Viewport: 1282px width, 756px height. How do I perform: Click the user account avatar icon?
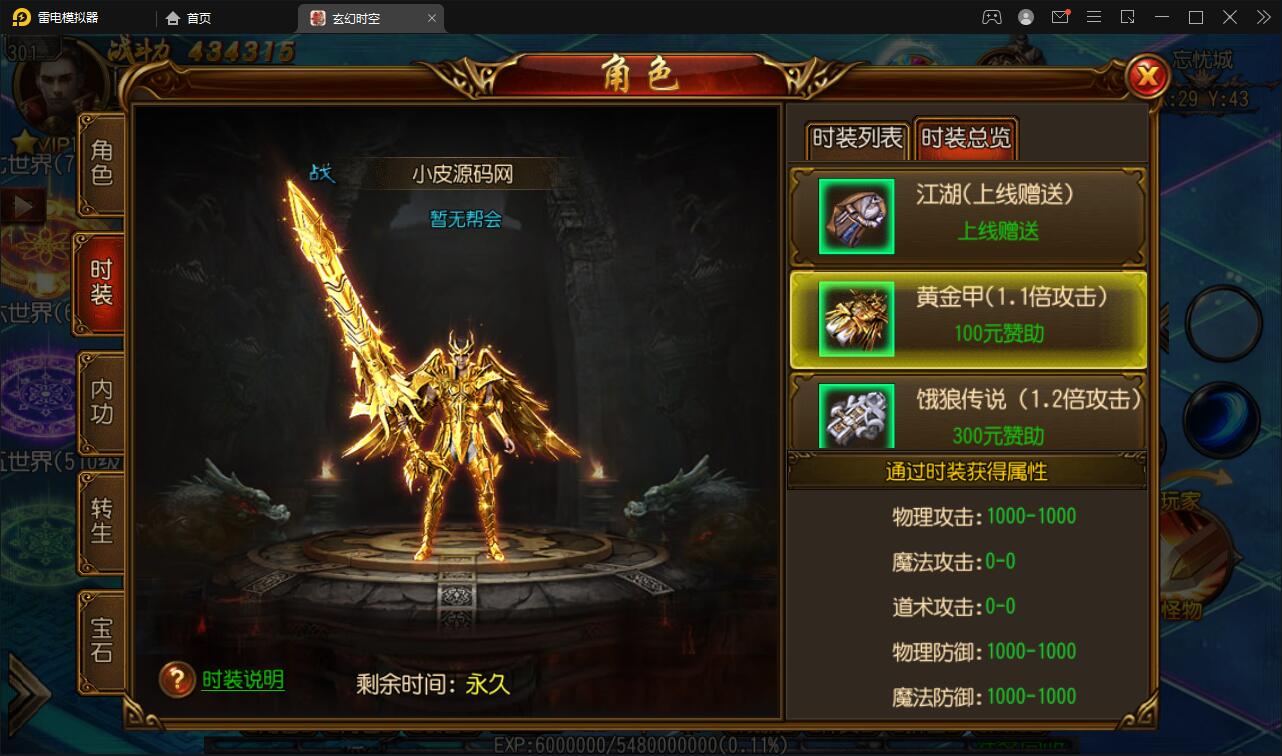point(1026,17)
